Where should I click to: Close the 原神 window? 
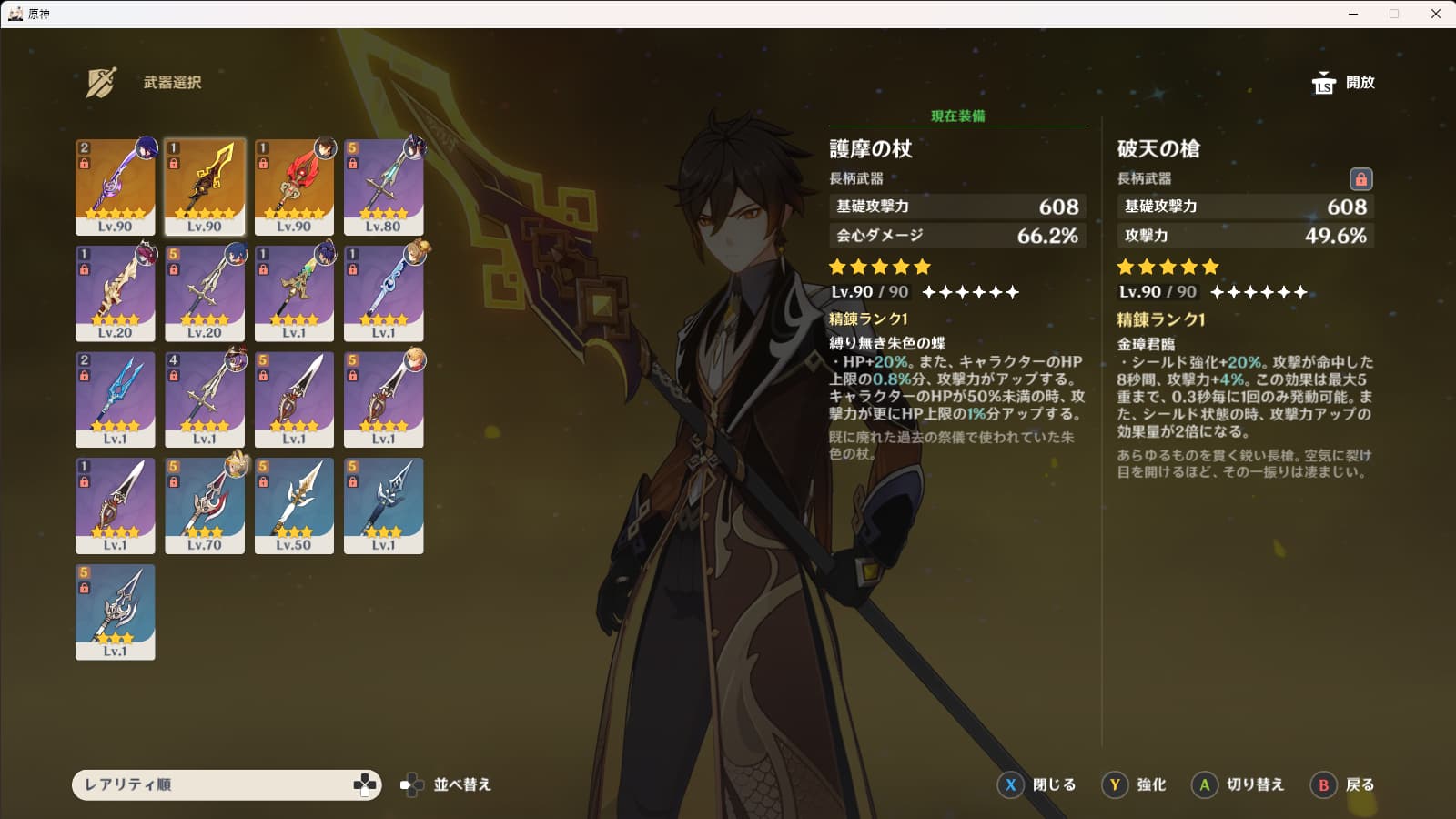tap(1436, 14)
